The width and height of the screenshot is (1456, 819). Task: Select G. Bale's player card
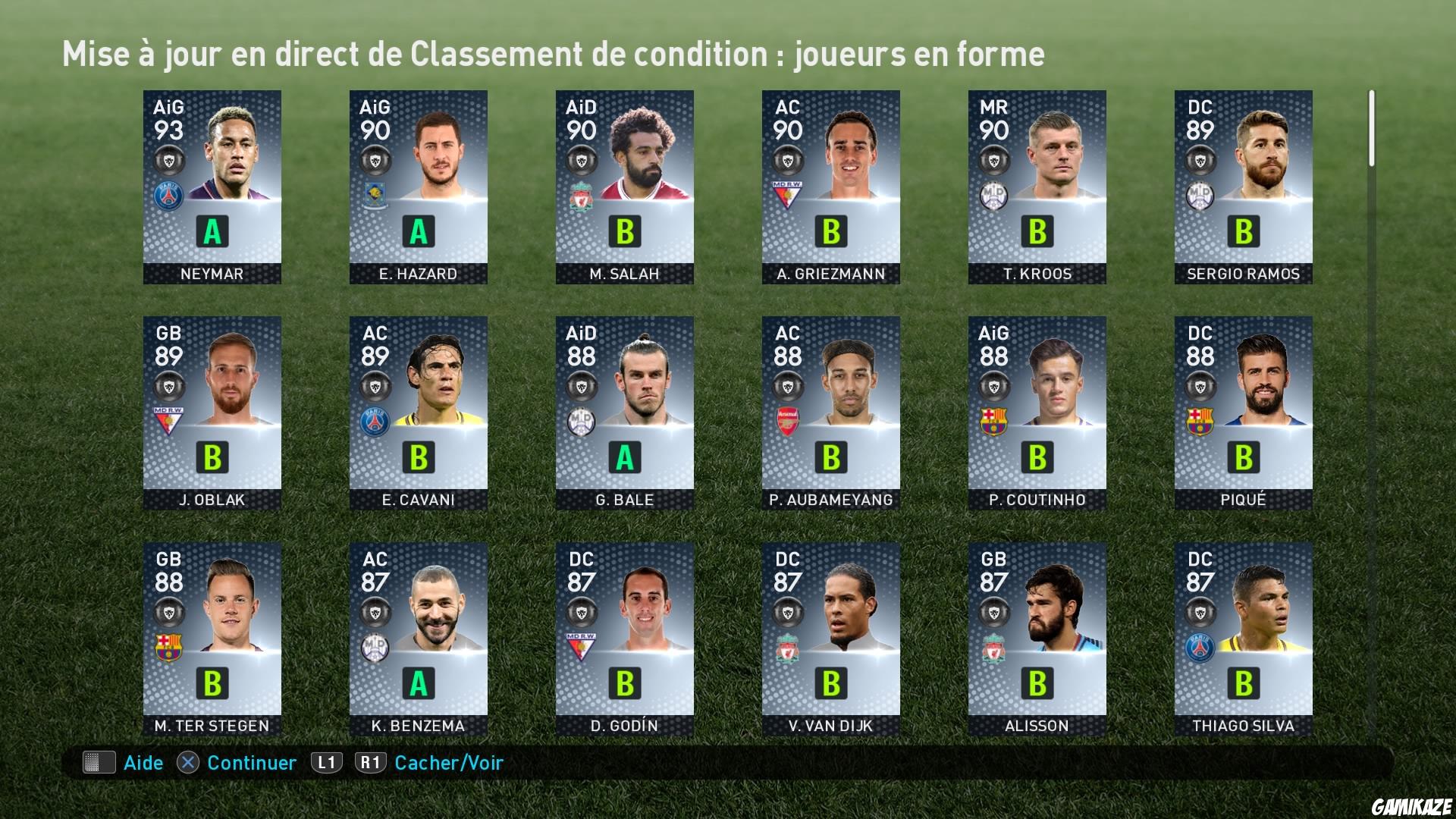coord(623,413)
